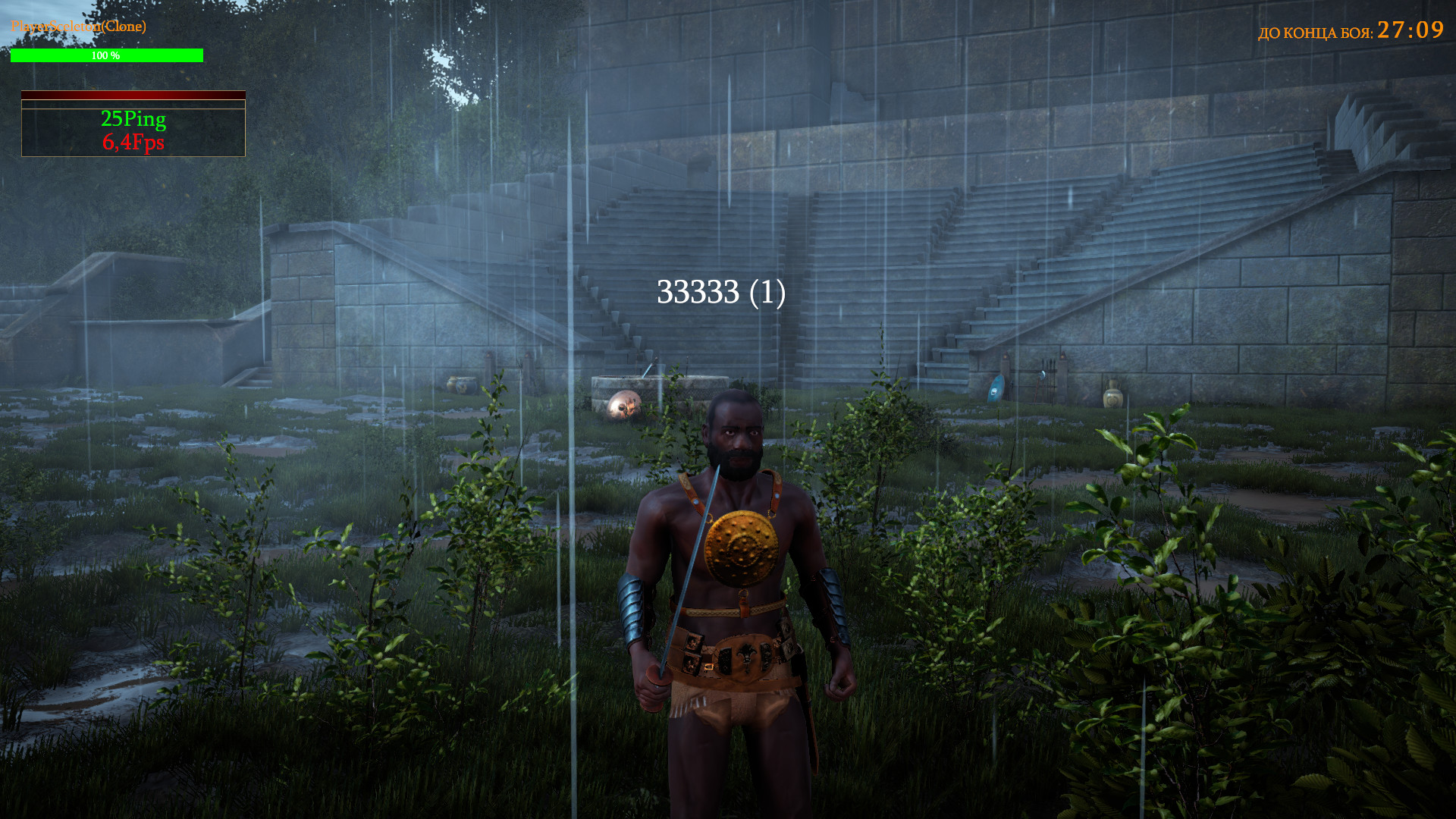The image size is (1456, 819).
Task: Open the battle timer showing 27:09
Action: 1409,32
